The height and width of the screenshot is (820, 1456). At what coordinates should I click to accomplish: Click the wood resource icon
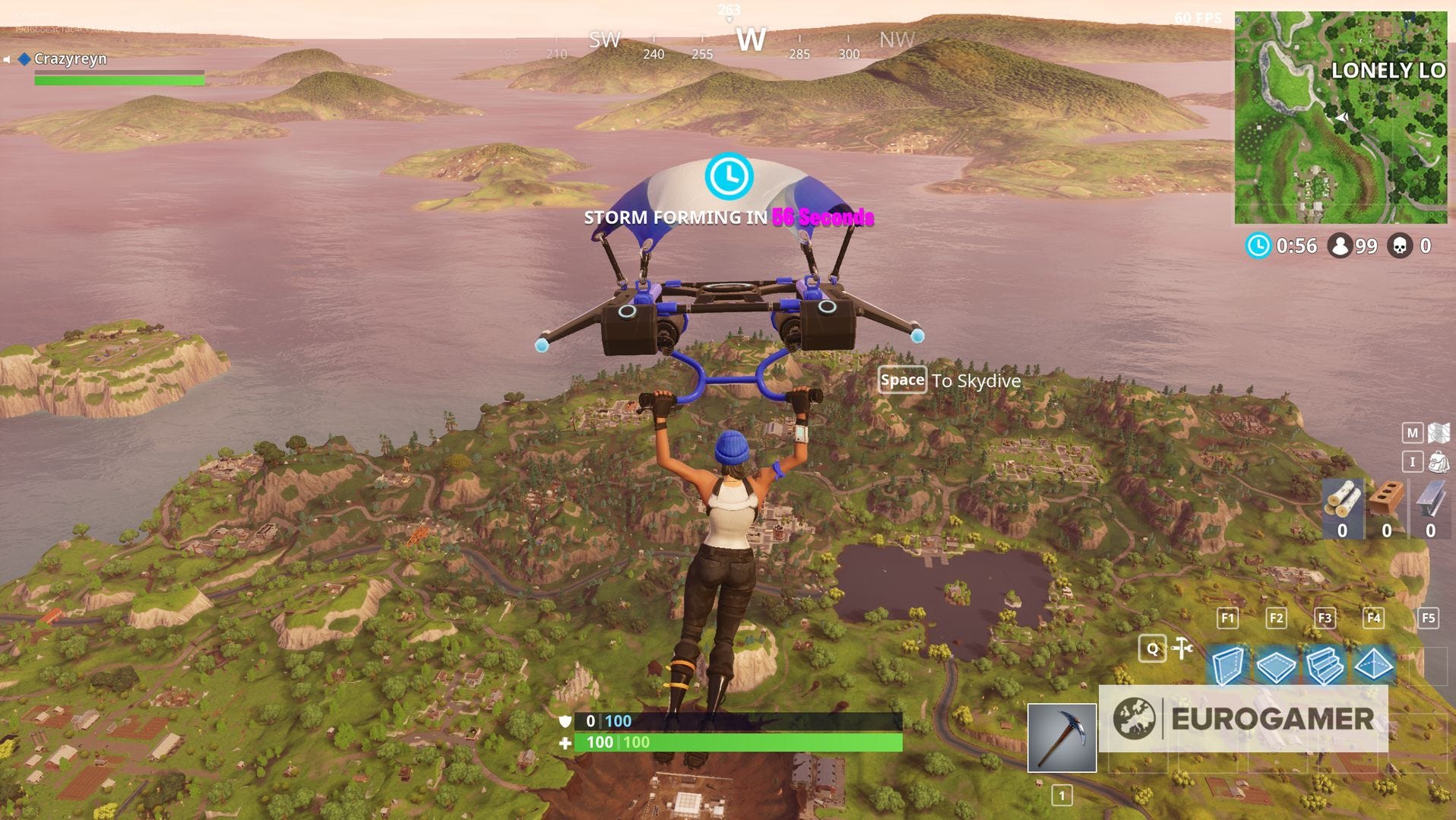1344,499
